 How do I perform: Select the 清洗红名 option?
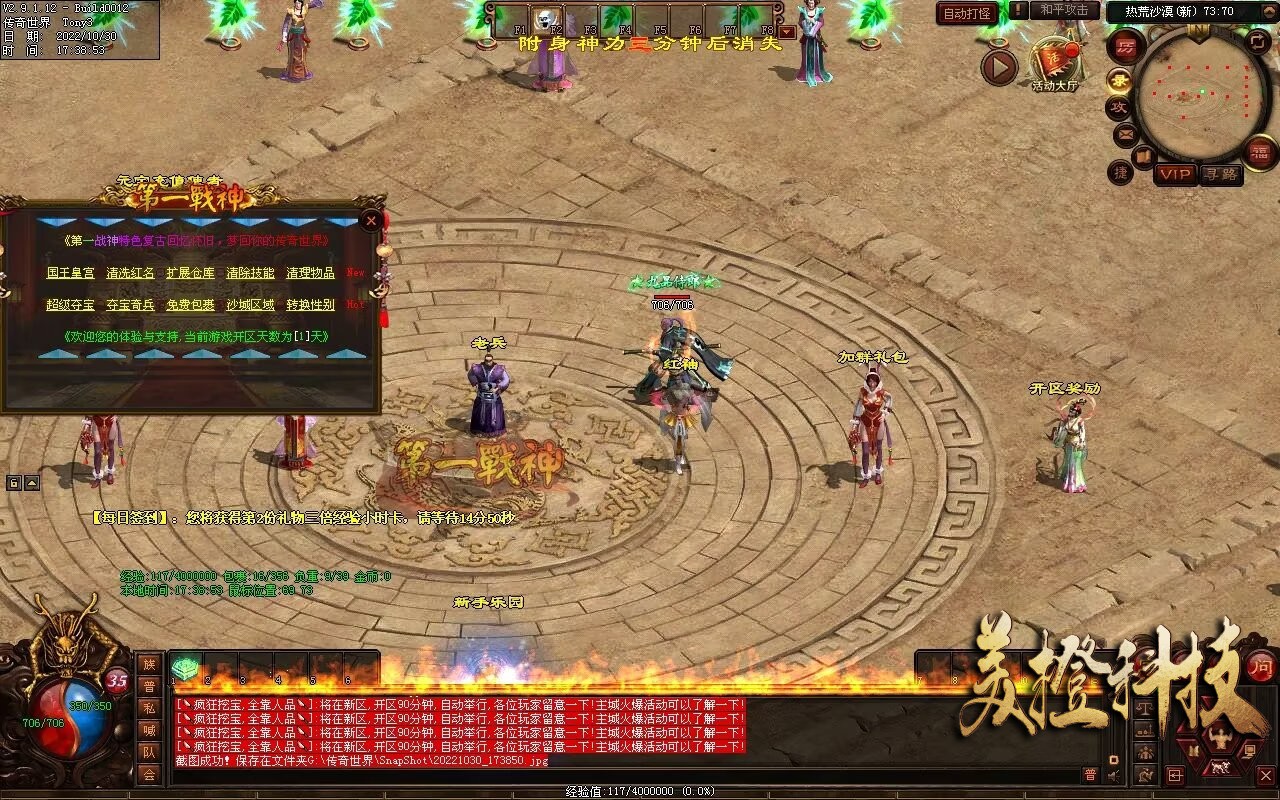pos(131,273)
